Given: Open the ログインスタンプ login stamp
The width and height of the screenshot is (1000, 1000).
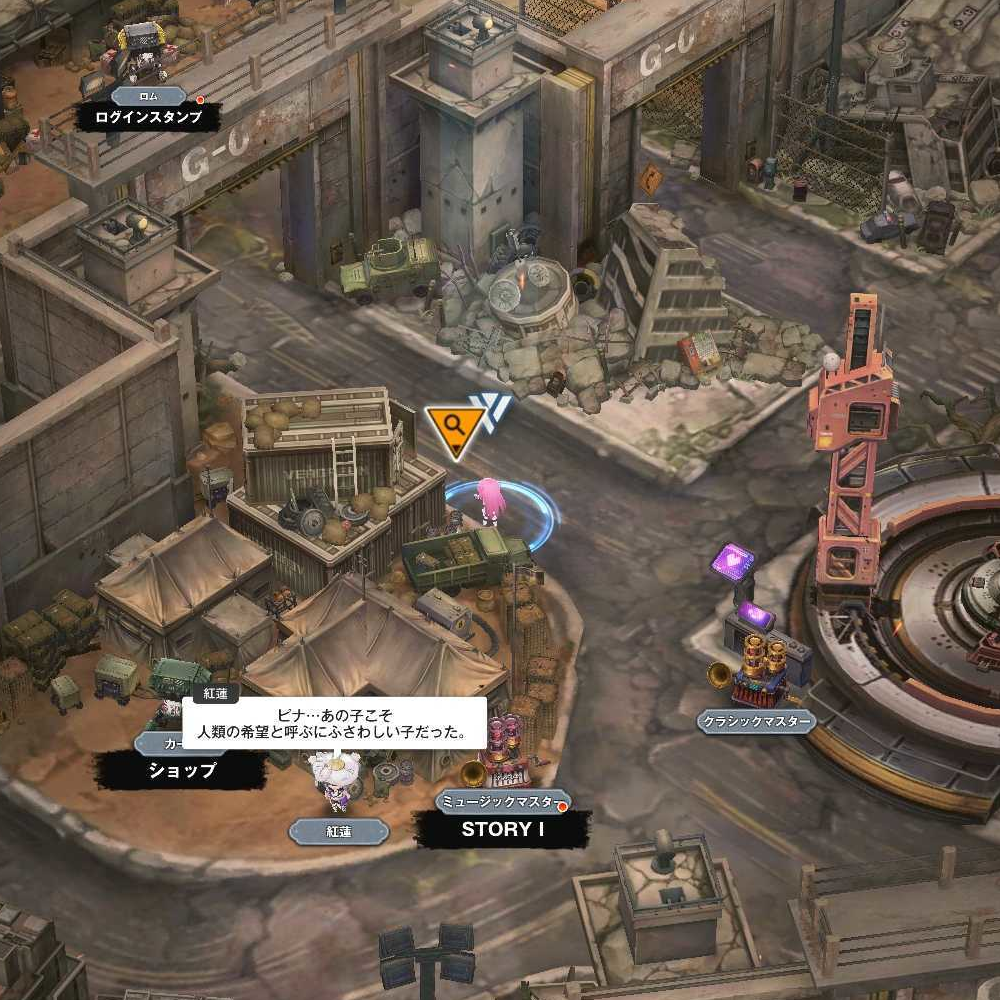Looking at the screenshot, I should (x=148, y=117).
